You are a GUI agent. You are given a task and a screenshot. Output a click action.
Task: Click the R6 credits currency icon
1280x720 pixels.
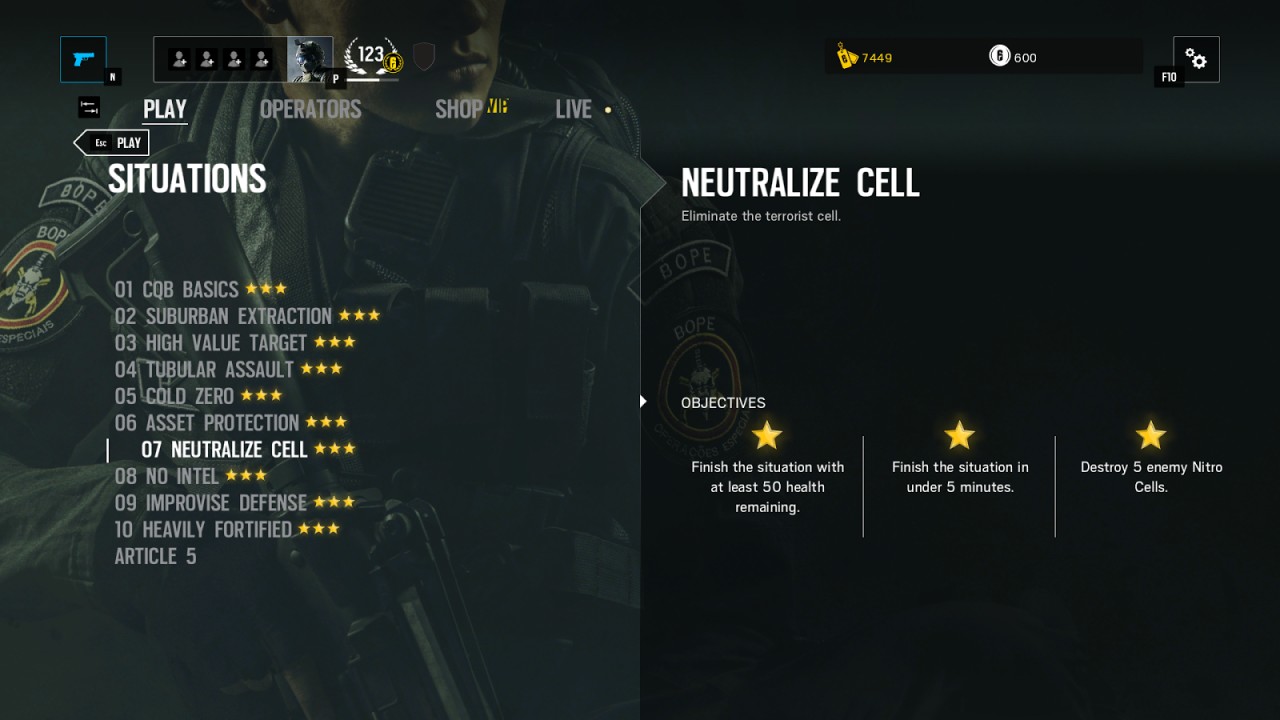pos(999,57)
